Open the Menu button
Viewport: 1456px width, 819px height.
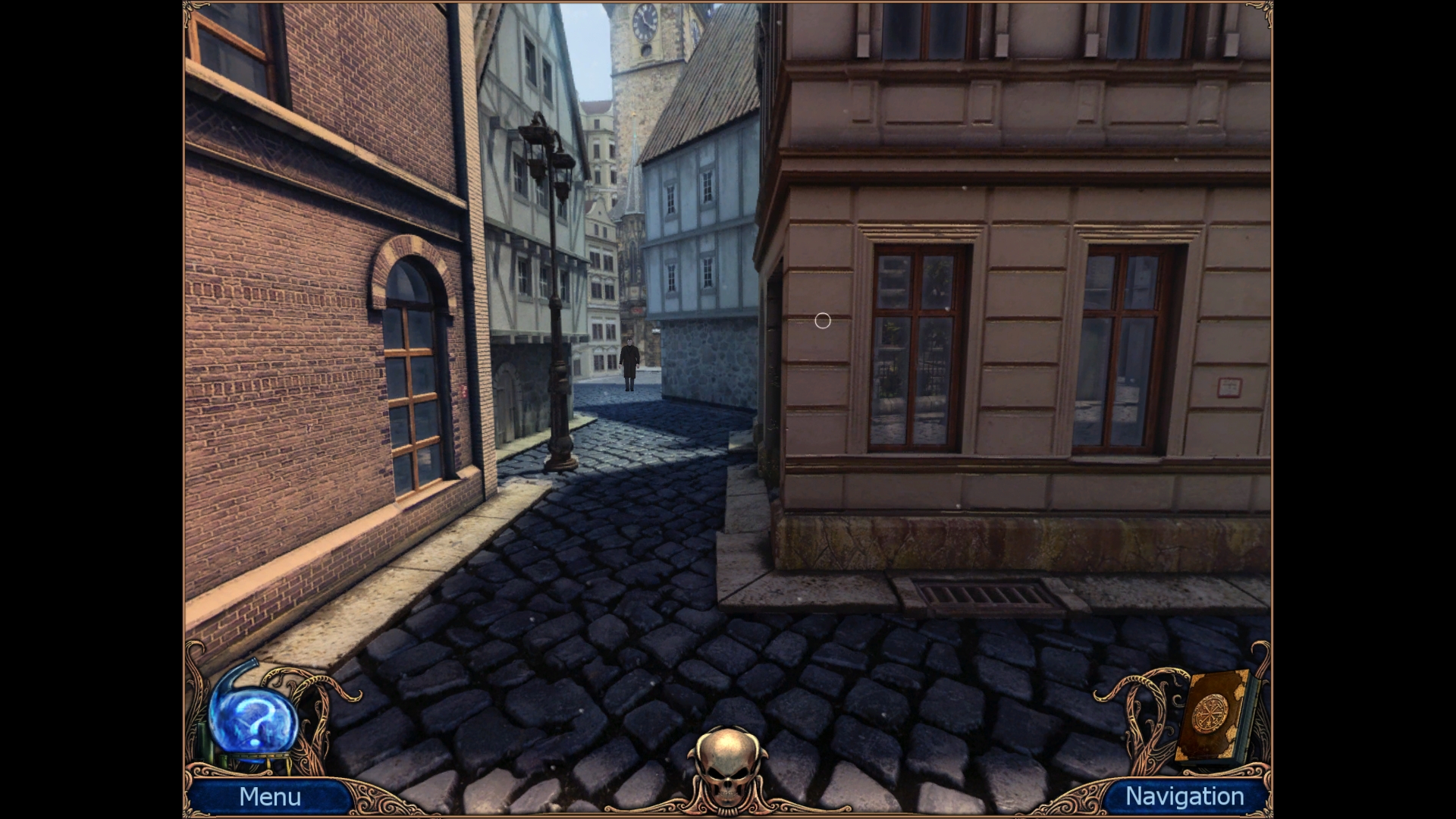tap(271, 797)
